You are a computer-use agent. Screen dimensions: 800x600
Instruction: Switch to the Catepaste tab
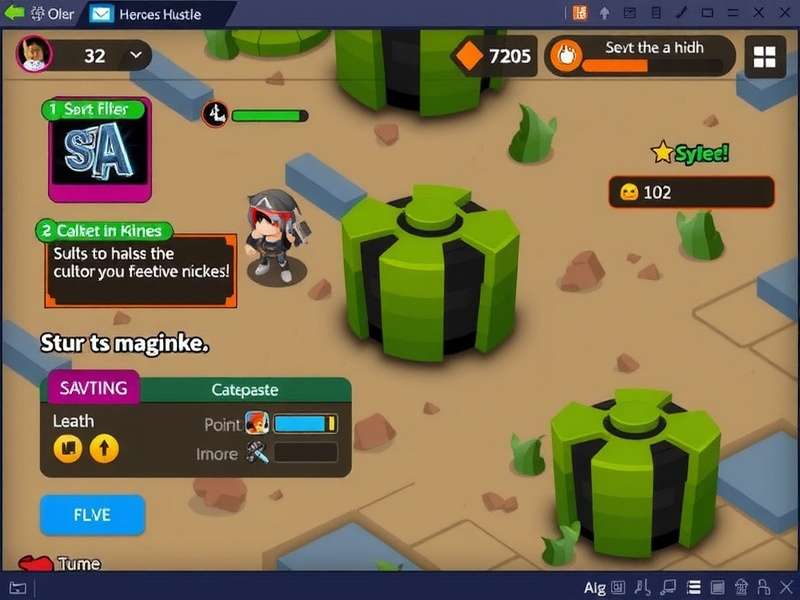point(245,389)
